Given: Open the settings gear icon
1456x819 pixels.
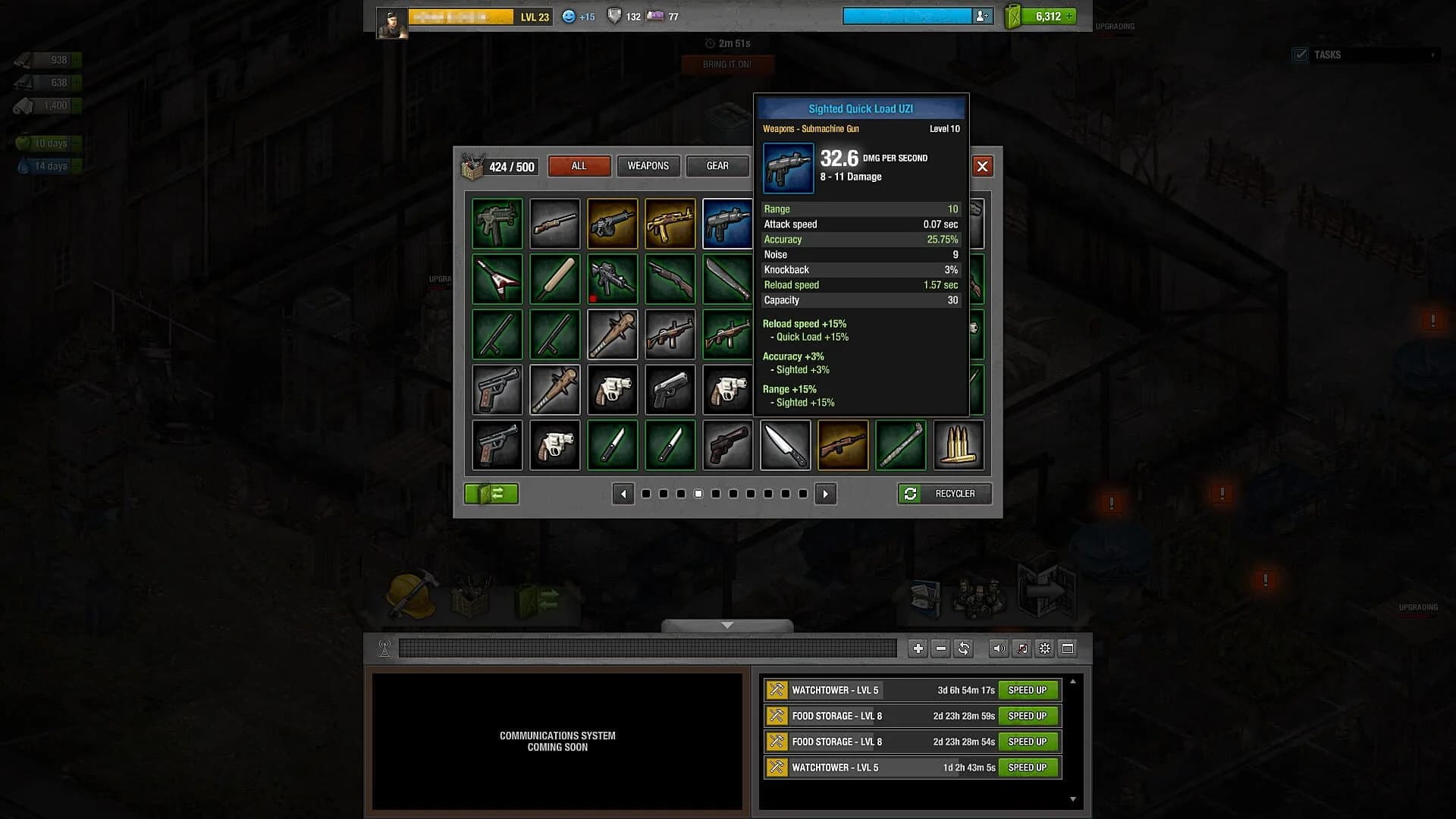Looking at the screenshot, I should point(1045,649).
